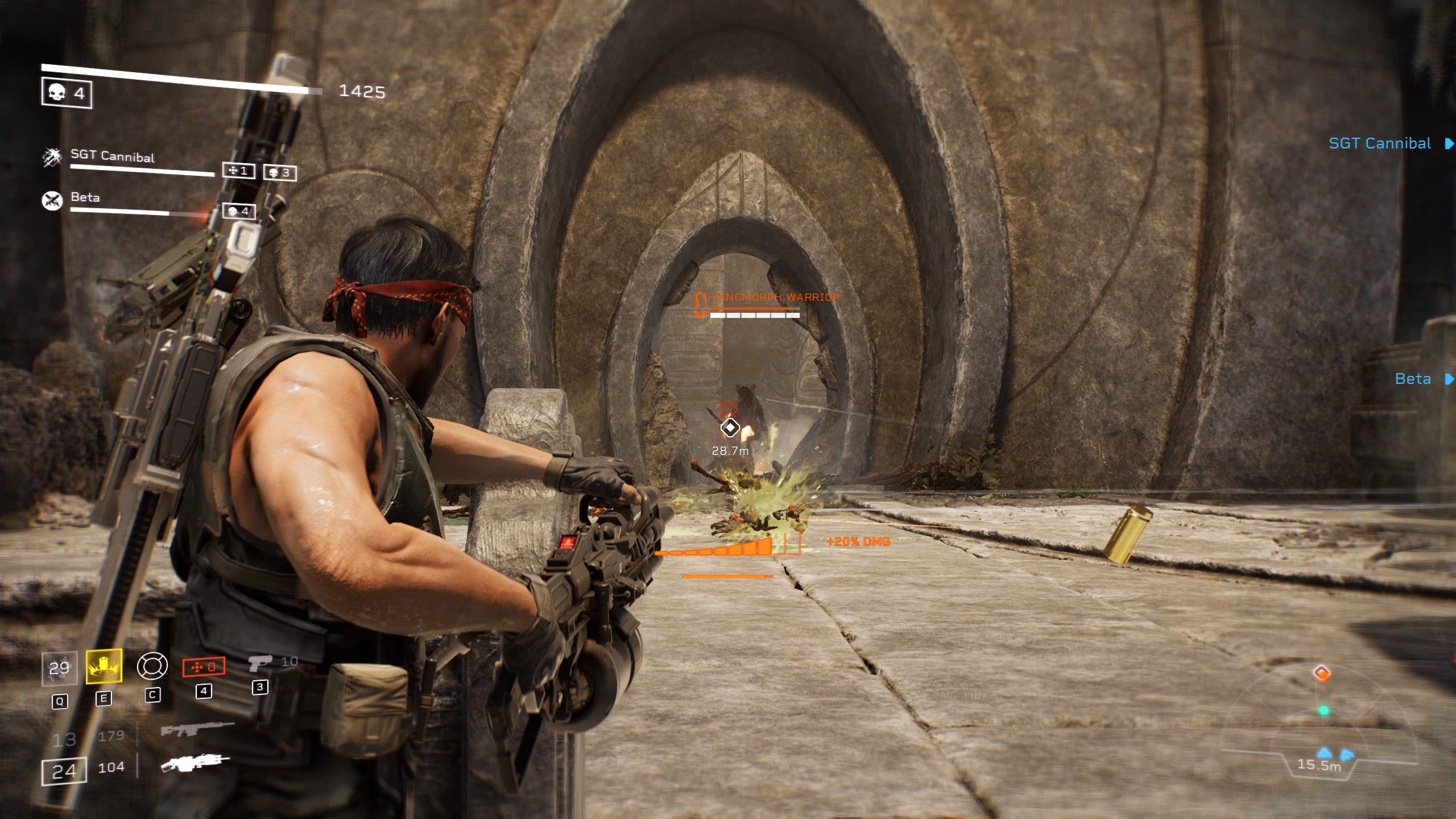This screenshot has height=819, width=1456.
Task: Choose the highlighted heavy gun weapon icon
Action: click(x=195, y=764)
